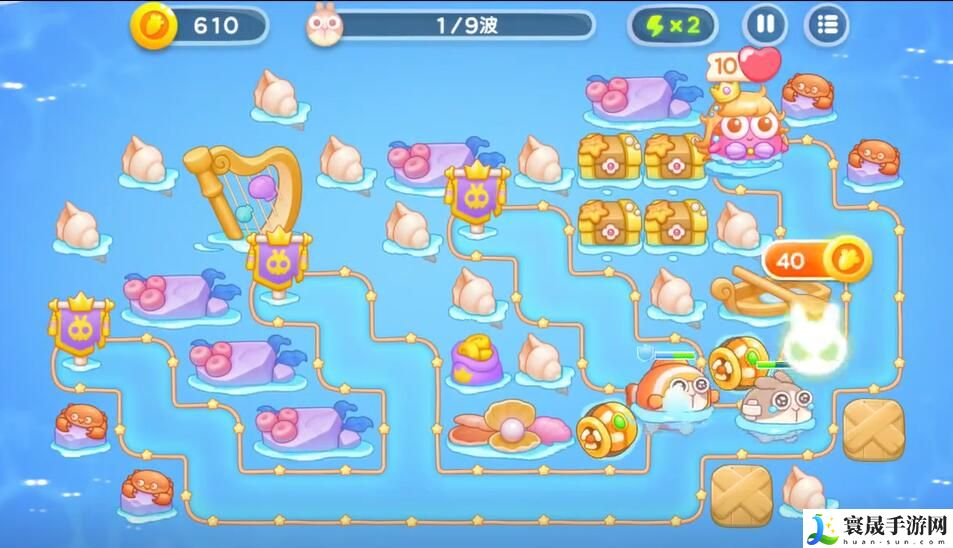Tap the 40 carrot cost button
Viewport: 953px width, 548px height.
click(817, 260)
